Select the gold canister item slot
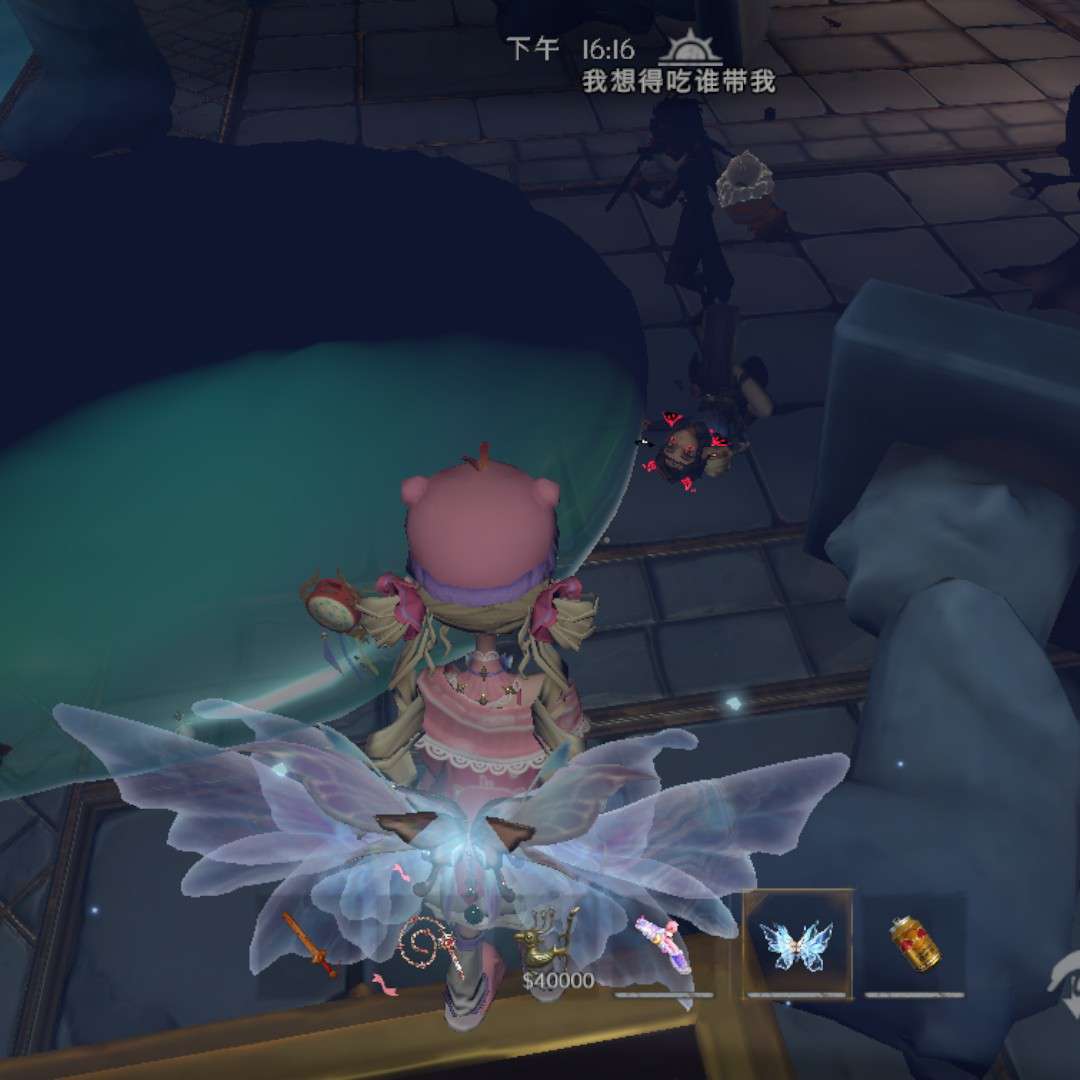Image resolution: width=1080 pixels, height=1080 pixels. click(x=915, y=943)
